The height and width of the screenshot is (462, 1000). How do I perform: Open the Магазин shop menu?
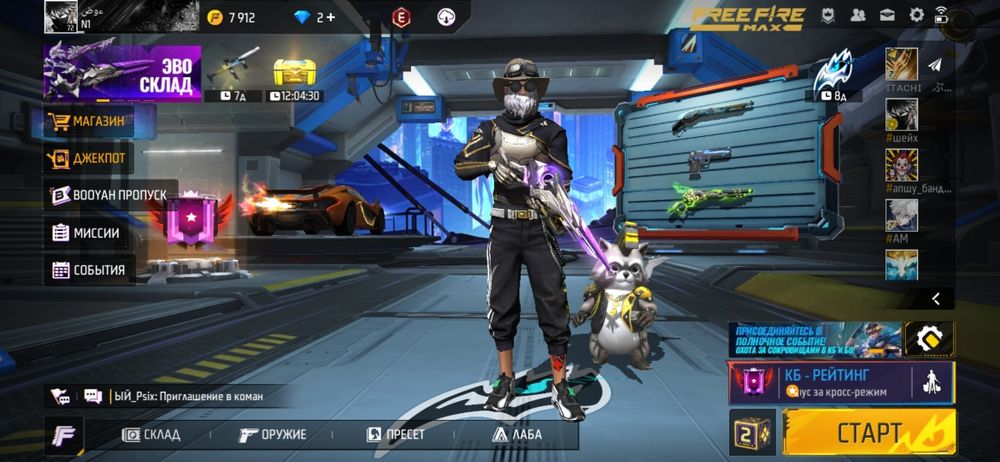pyautogui.click(x=99, y=122)
